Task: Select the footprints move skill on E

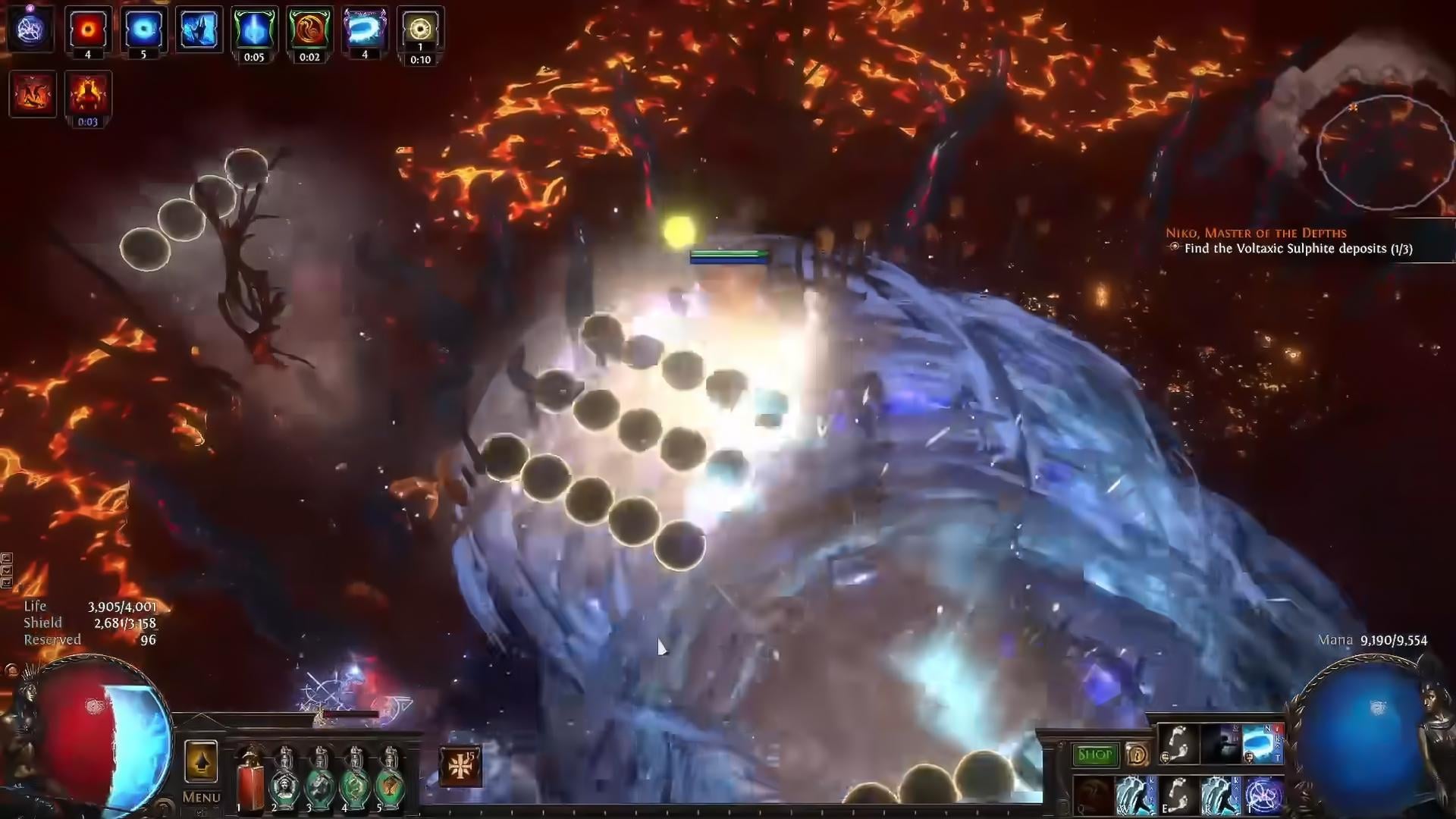Action: point(1178,796)
